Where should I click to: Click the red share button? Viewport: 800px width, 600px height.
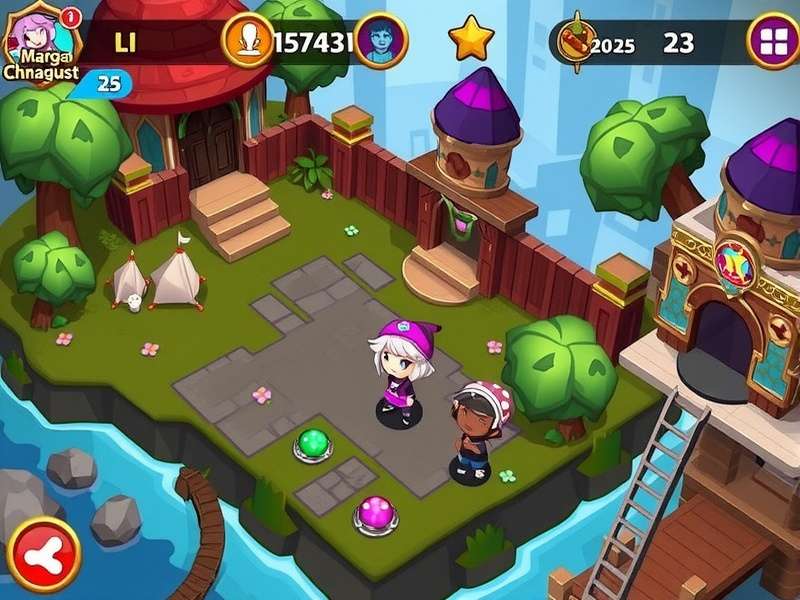(x=44, y=555)
